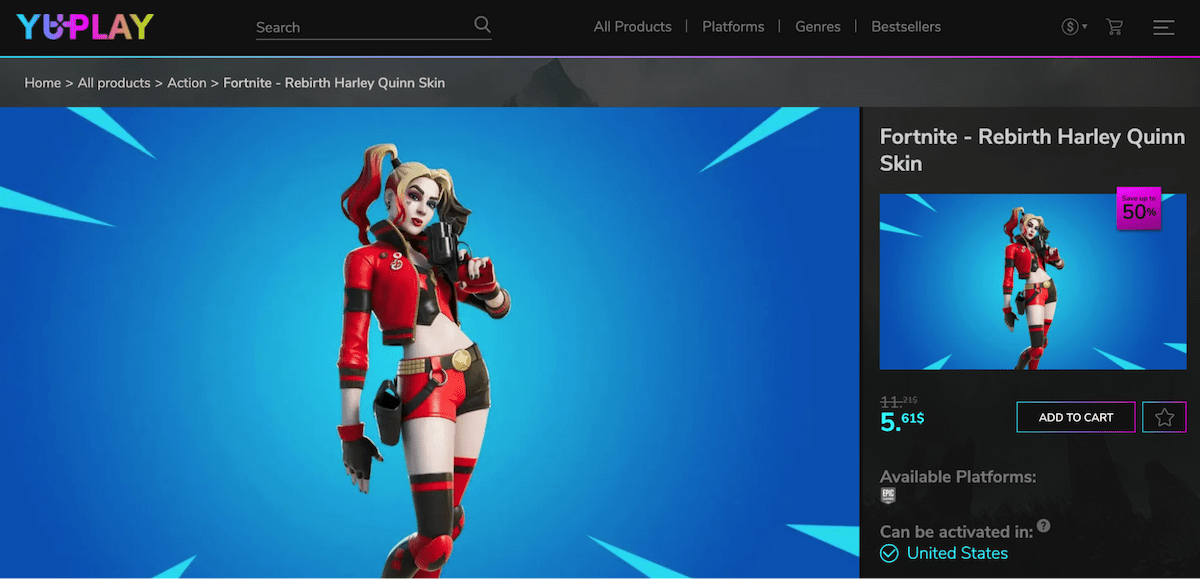Go to the YUPLAY home logo
The width and height of the screenshot is (1200, 579).
(x=85, y=27)
